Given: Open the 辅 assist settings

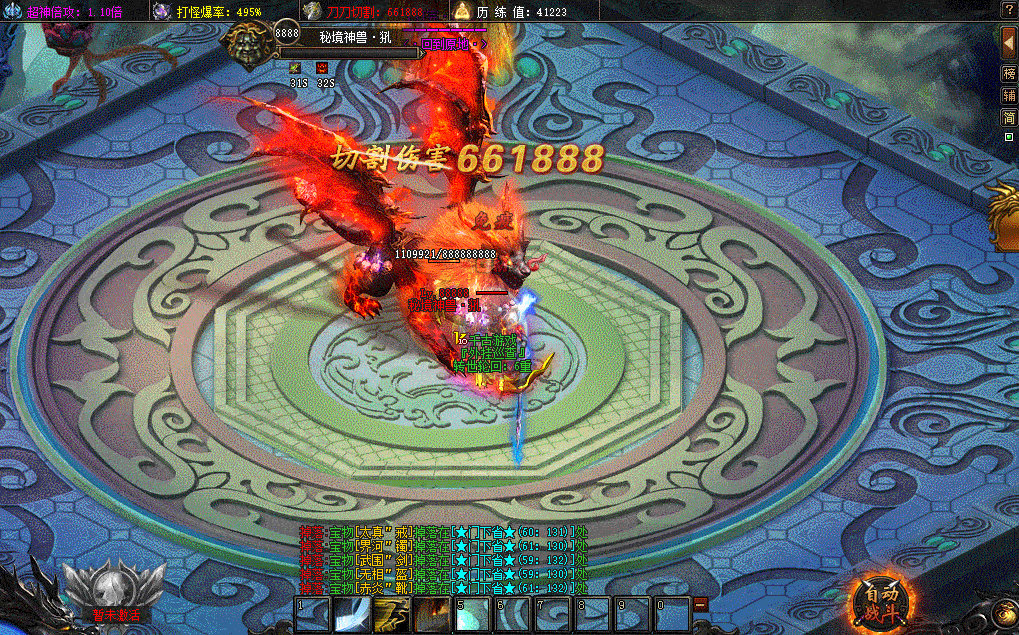Looking at the screenshot, I should coord(1009,96).
